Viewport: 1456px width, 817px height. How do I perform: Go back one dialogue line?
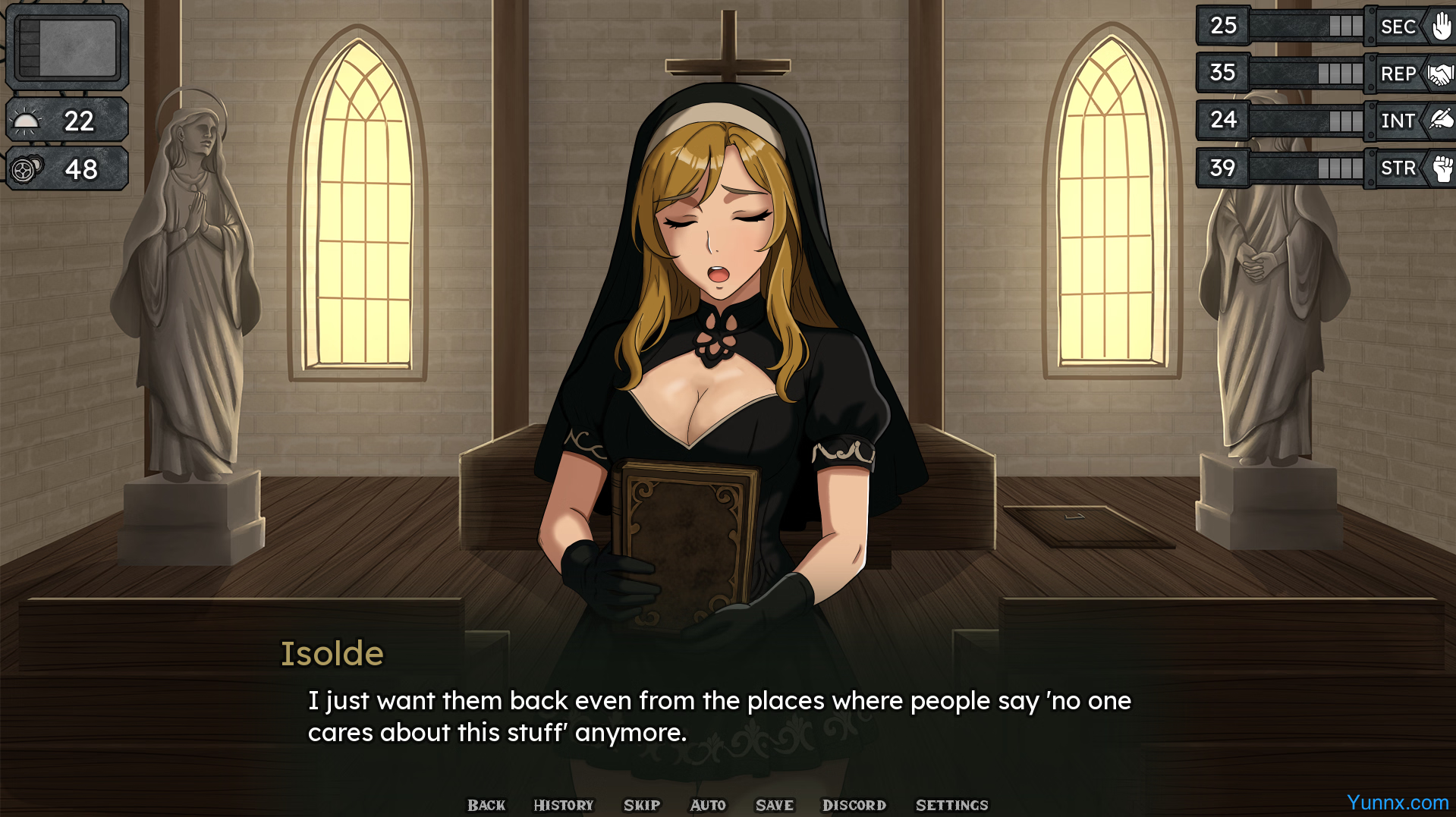[x=486, y=805]
